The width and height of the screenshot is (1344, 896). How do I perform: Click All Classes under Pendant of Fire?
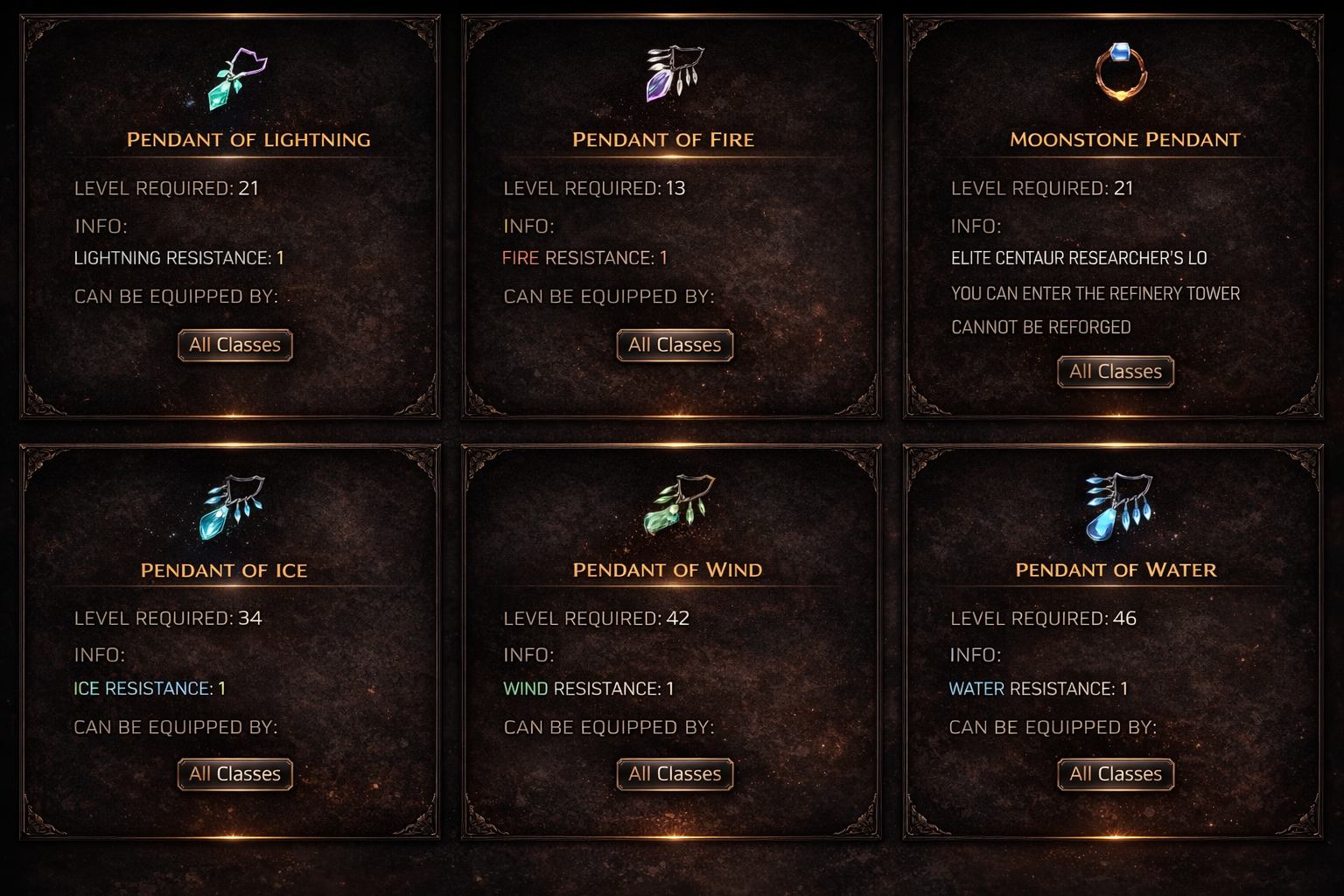(x=675, y=345)
